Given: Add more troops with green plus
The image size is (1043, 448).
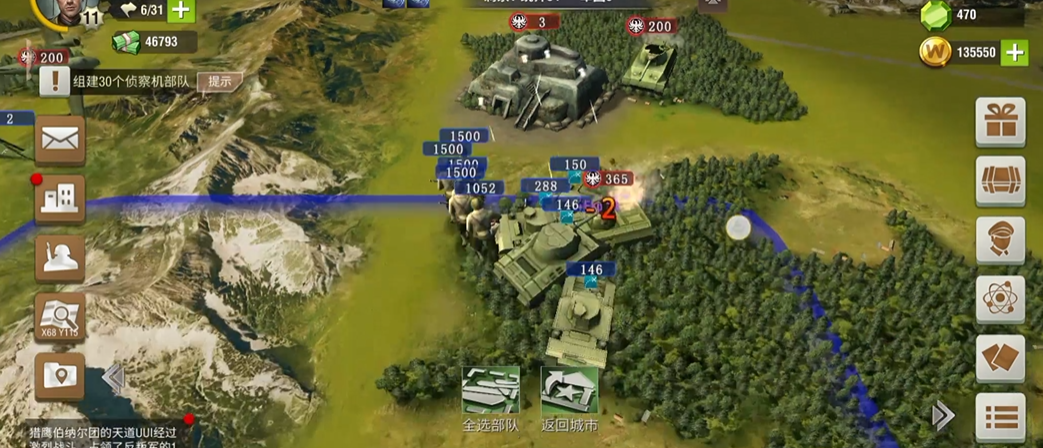Looking at the screenshot, I should click(180, 11).
